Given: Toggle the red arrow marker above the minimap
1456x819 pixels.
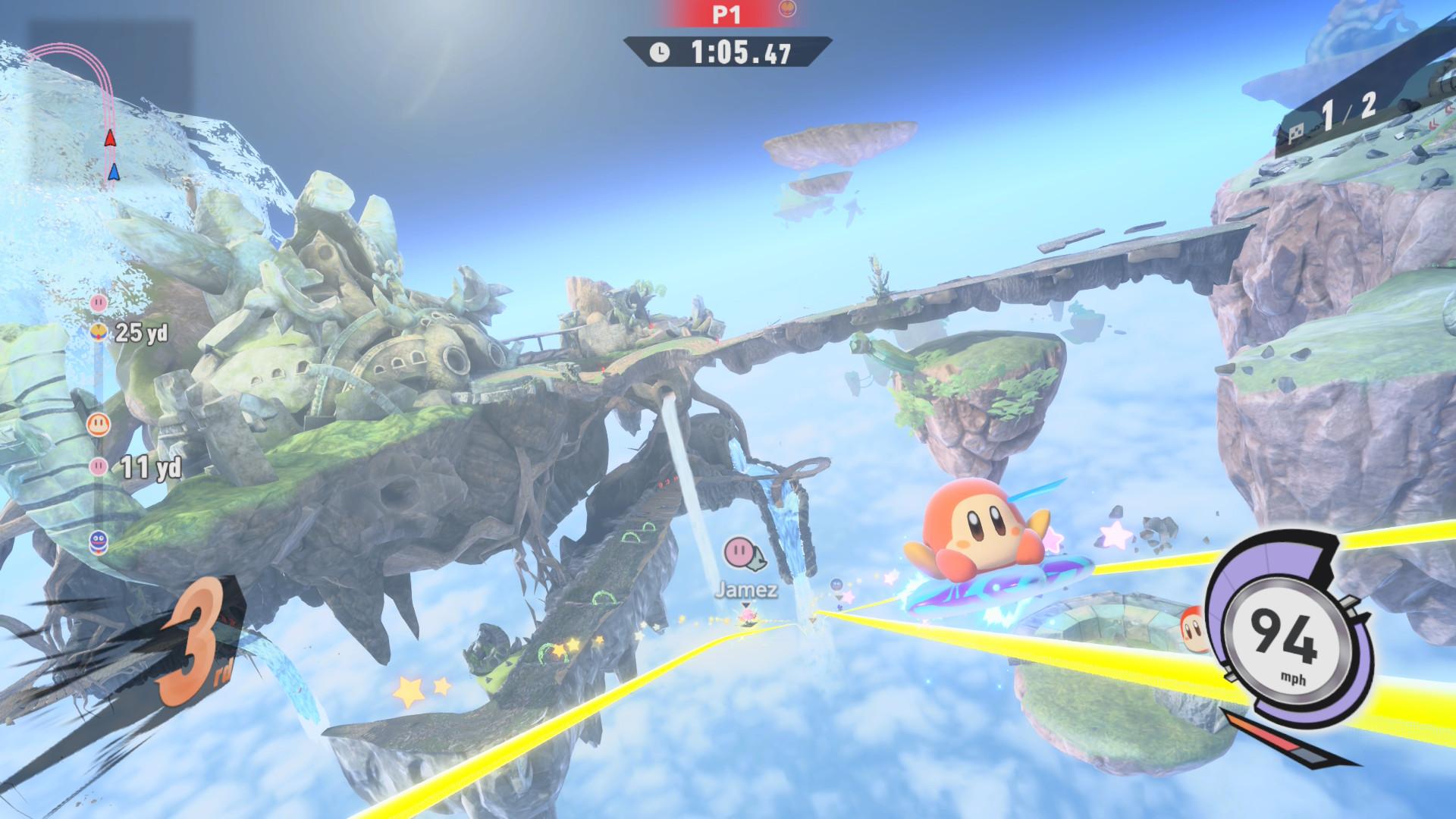Looking at the screenshot, I should click(x=109, y=139).
